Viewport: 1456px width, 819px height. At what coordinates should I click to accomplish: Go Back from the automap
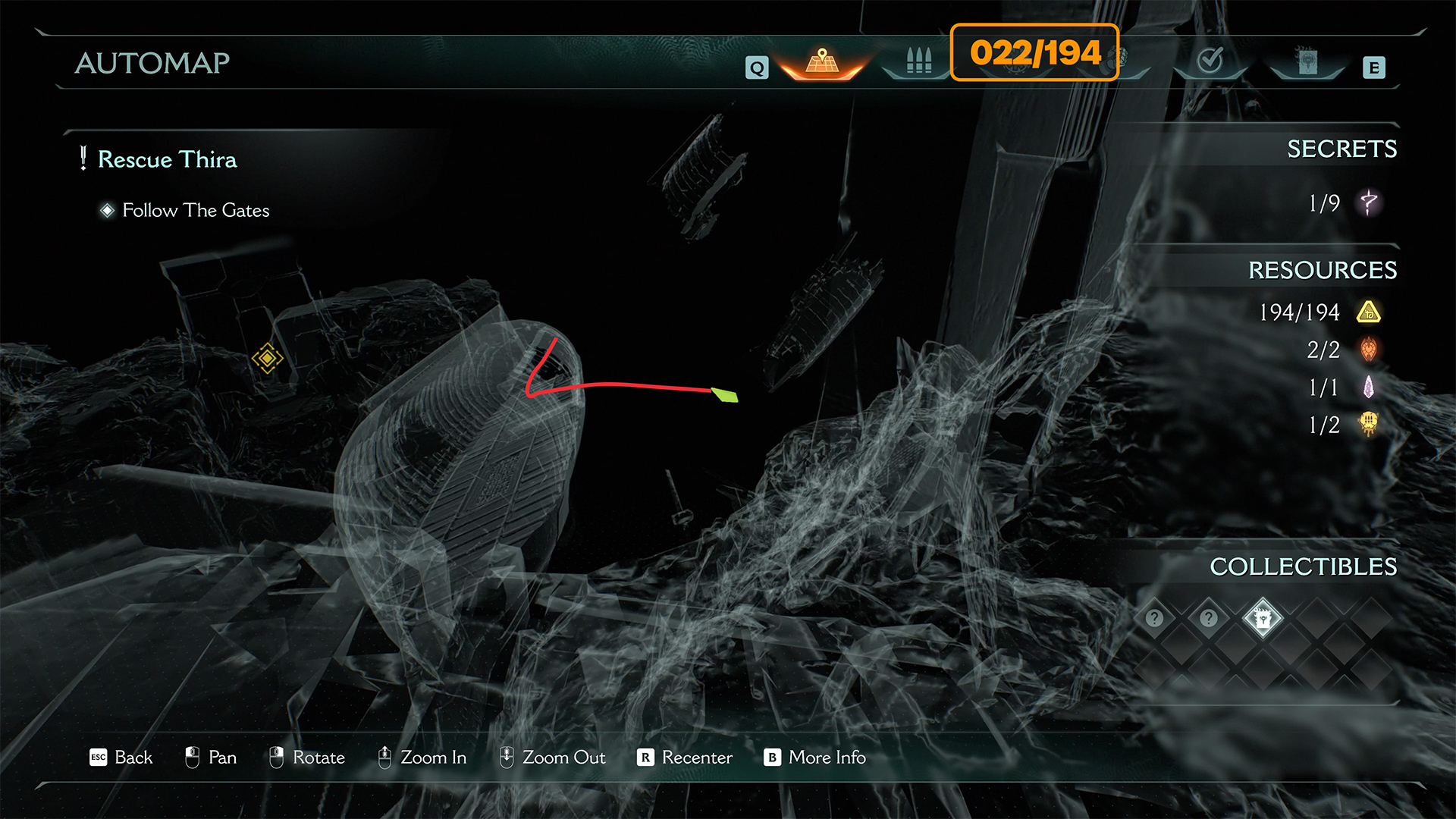[121, 757]
